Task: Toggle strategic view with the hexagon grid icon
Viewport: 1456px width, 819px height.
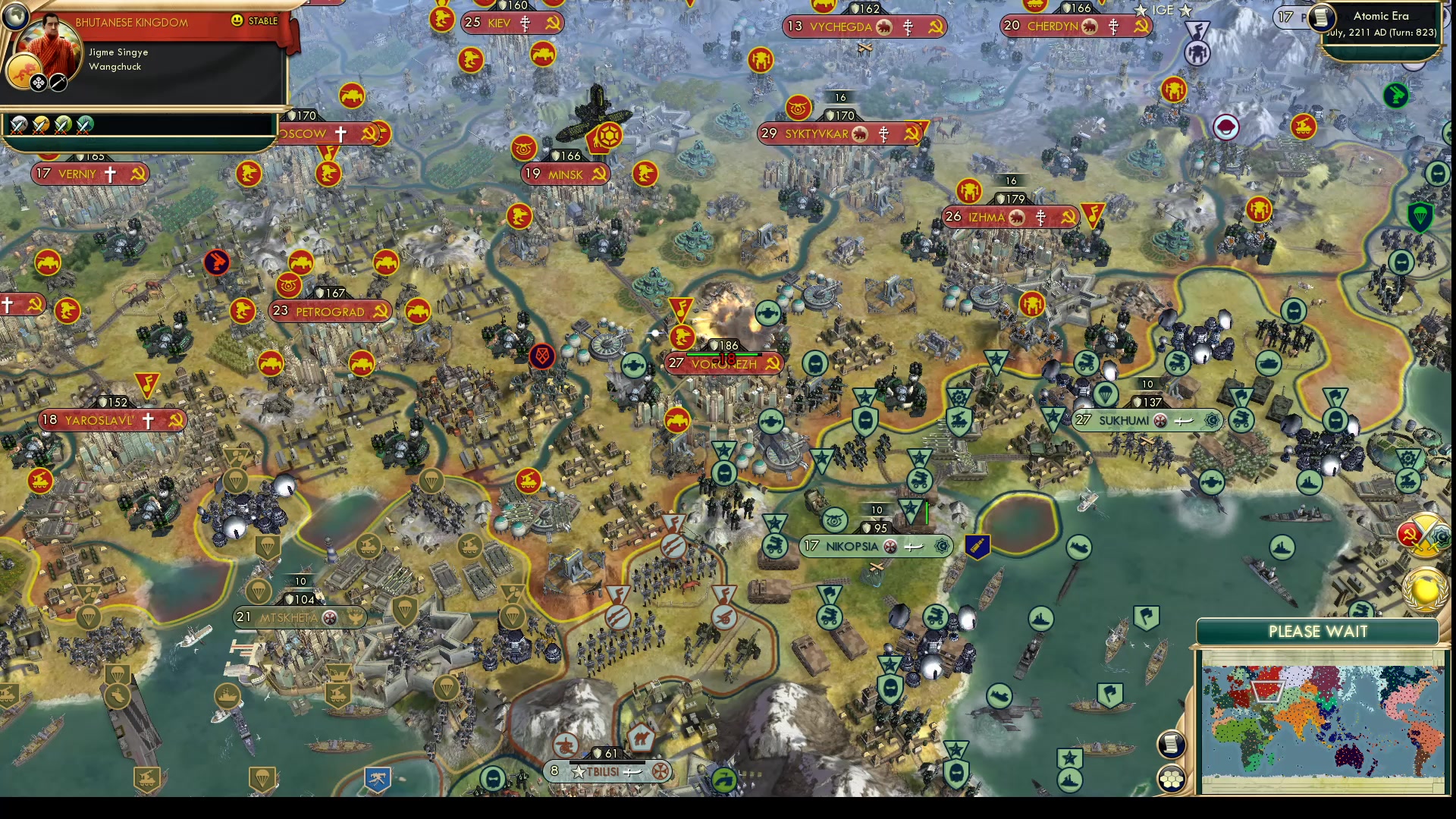Action: 1172,776
